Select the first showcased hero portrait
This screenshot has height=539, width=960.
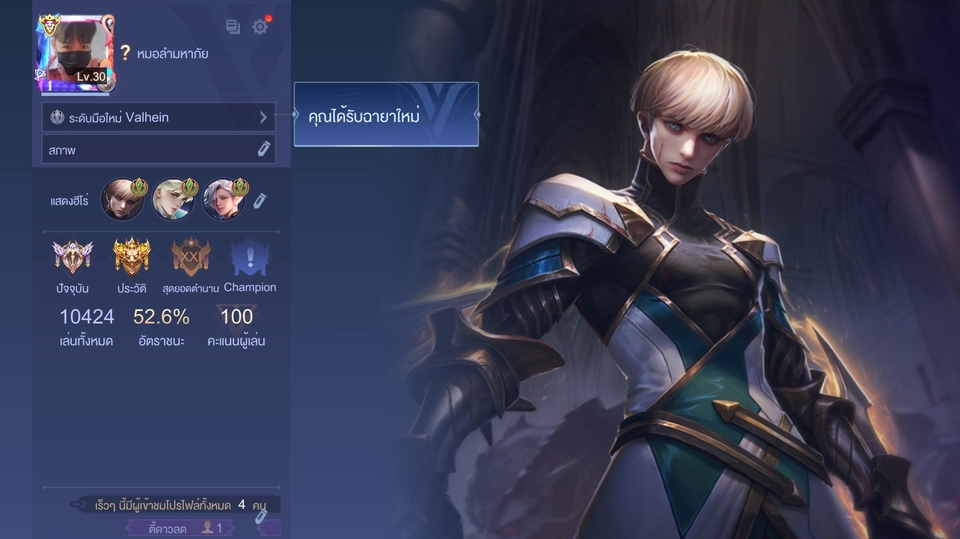coord(122,200)
